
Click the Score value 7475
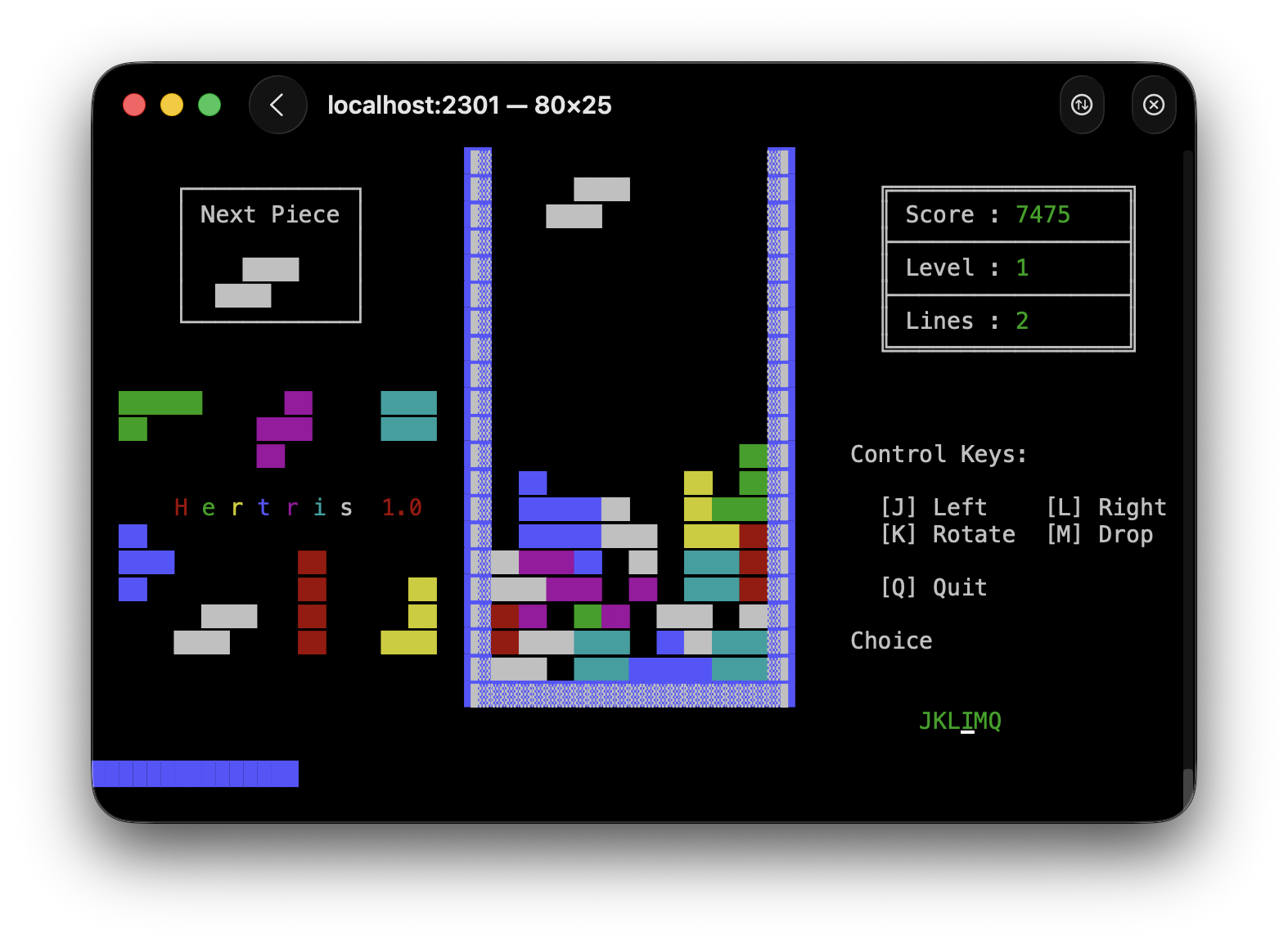click(1043, 214)
